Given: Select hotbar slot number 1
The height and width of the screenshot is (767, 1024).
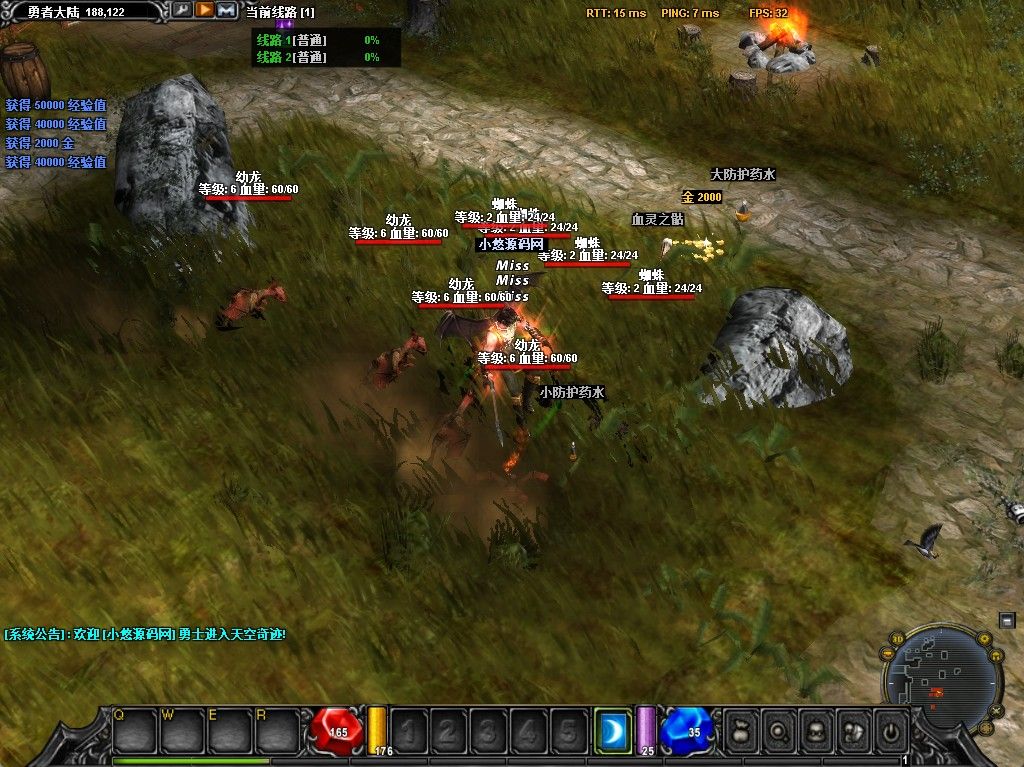Looking at the screenshot, I should 408,732.
